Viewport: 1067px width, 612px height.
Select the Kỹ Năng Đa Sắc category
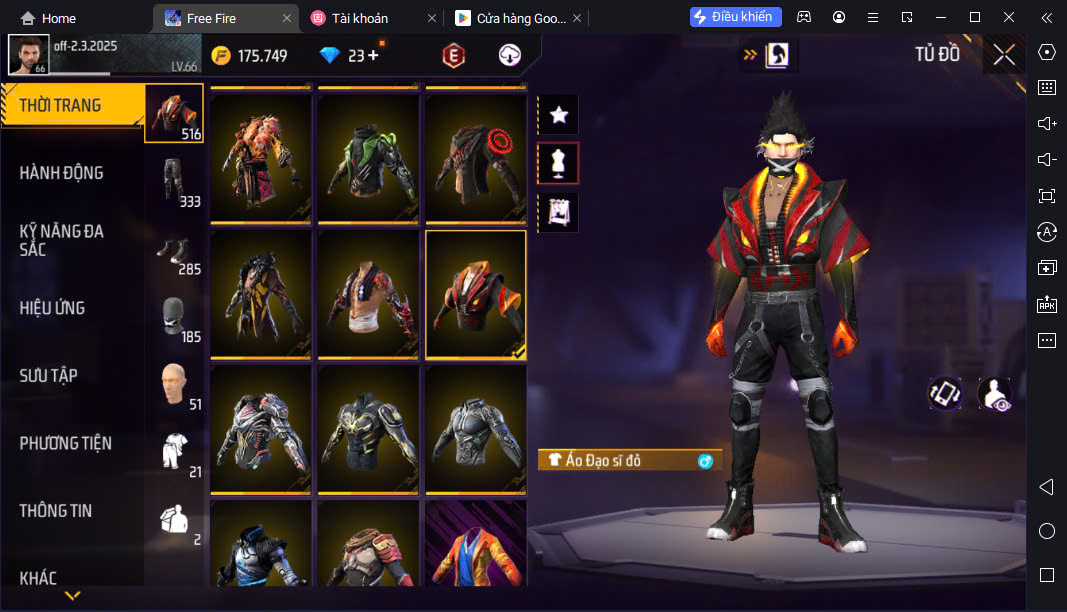pyautogui.click(x=62, y=240)
